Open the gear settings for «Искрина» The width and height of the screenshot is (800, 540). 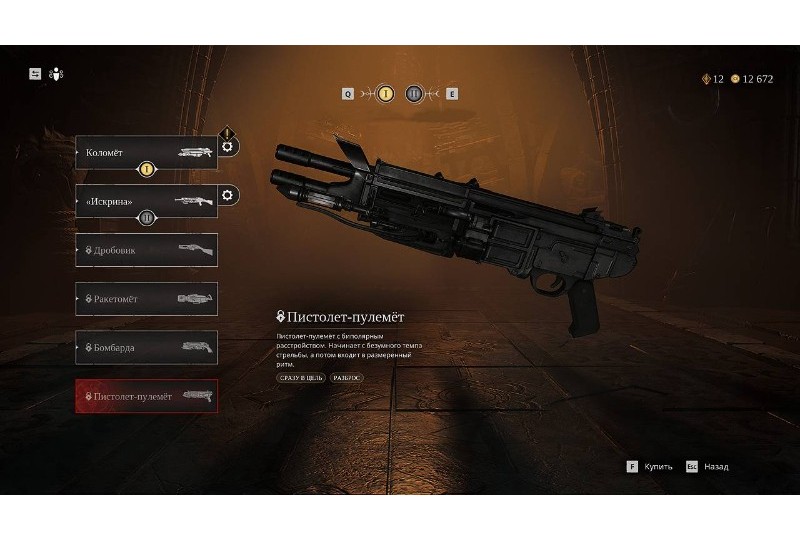pos(227,195)
